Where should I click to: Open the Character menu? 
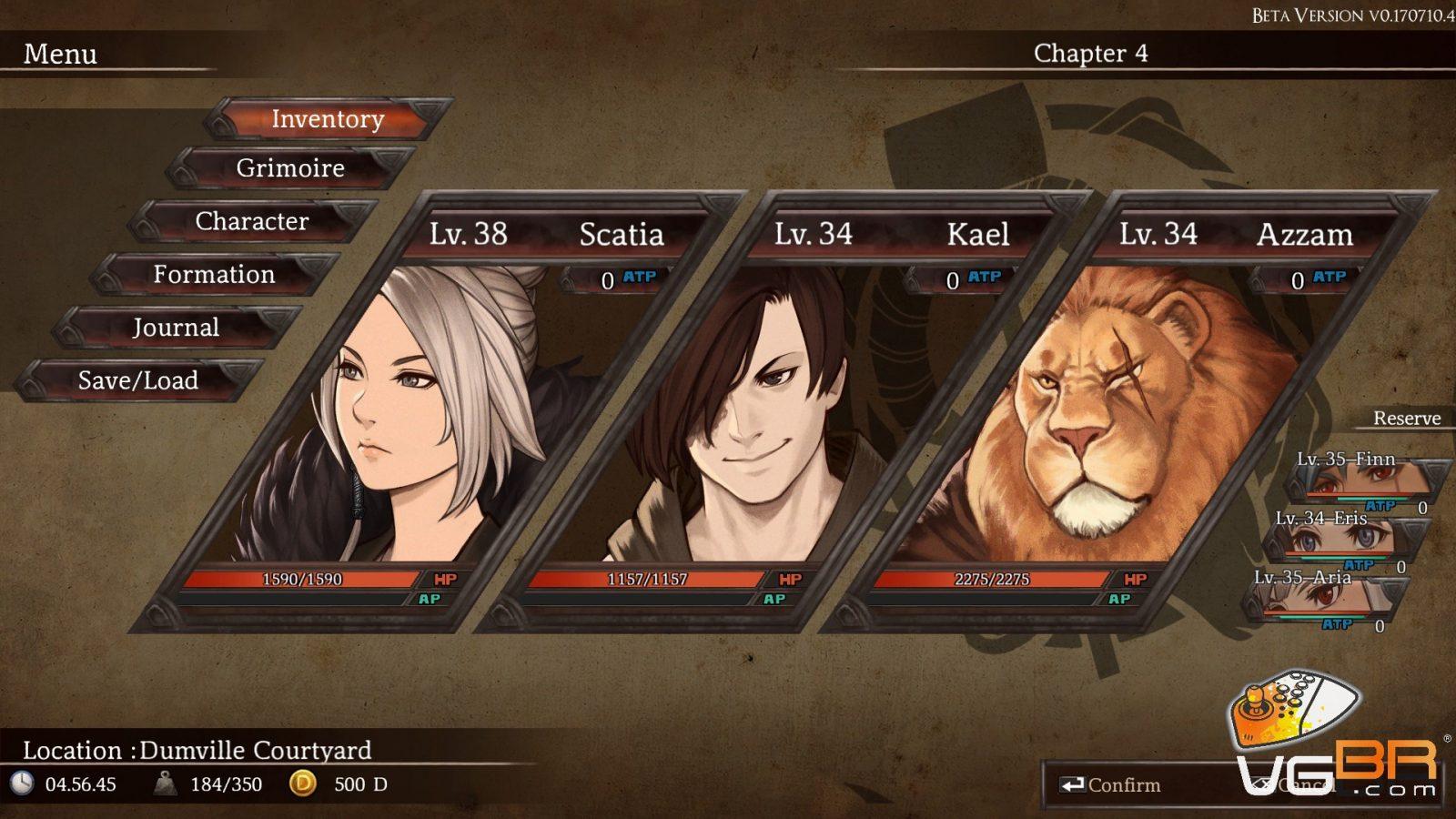(x=252, y=221)
